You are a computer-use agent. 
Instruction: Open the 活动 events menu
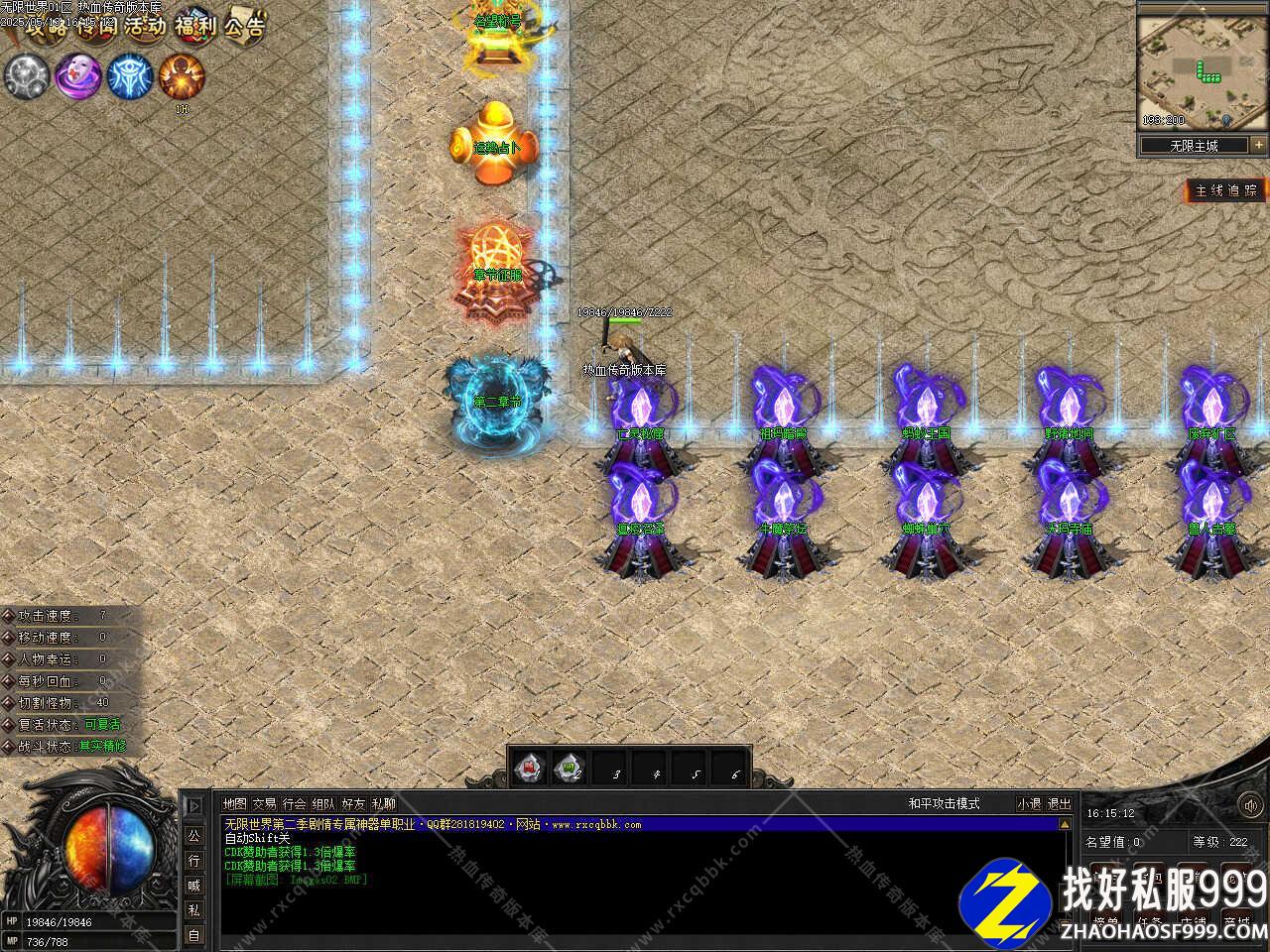(x=144, y=27)
